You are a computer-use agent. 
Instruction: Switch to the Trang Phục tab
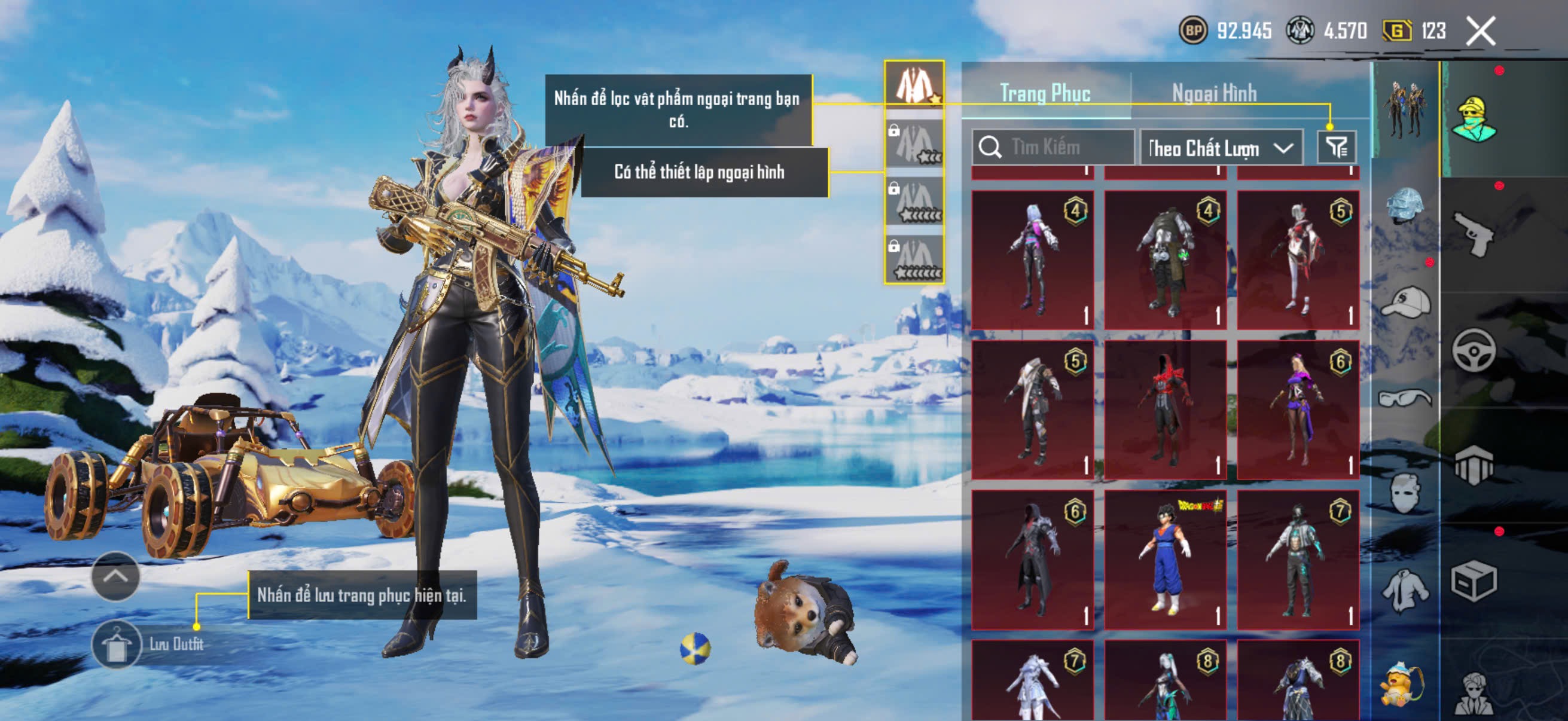click(x=1045, y=93)
